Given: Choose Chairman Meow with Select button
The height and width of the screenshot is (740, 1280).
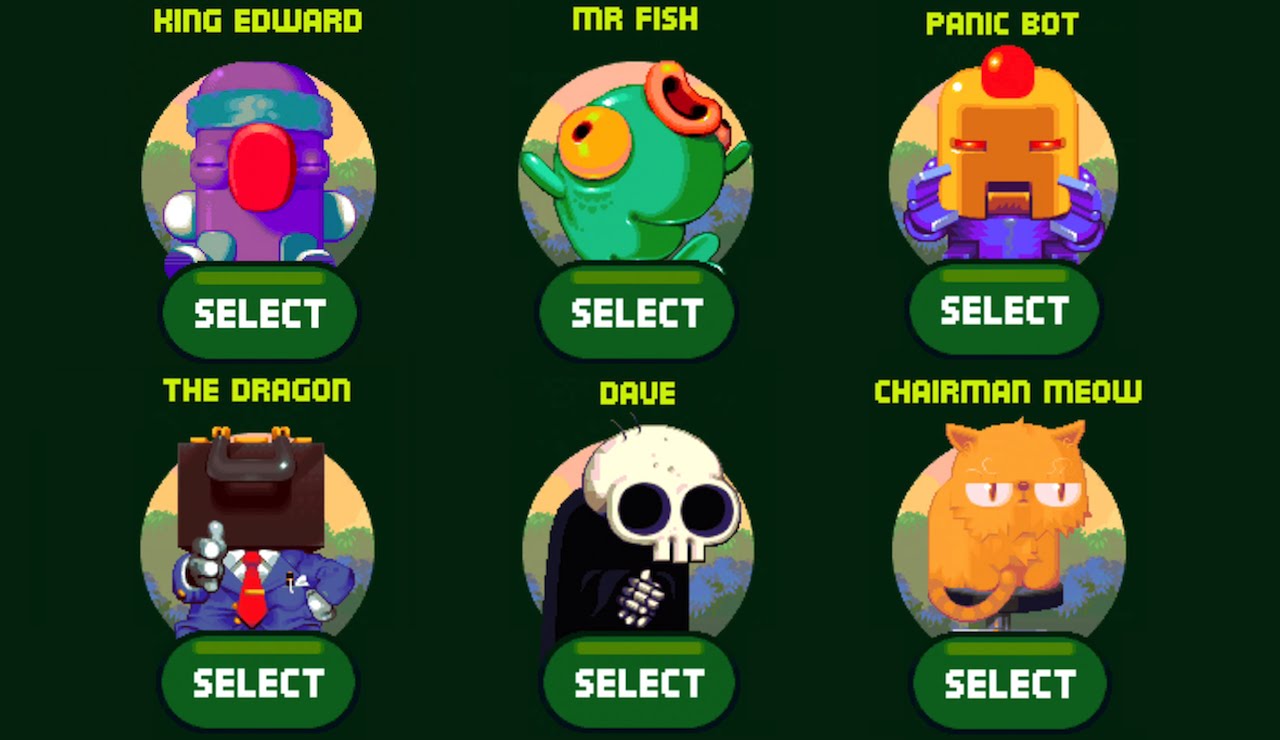Looking at the screenshot, I should [1010, 683].
